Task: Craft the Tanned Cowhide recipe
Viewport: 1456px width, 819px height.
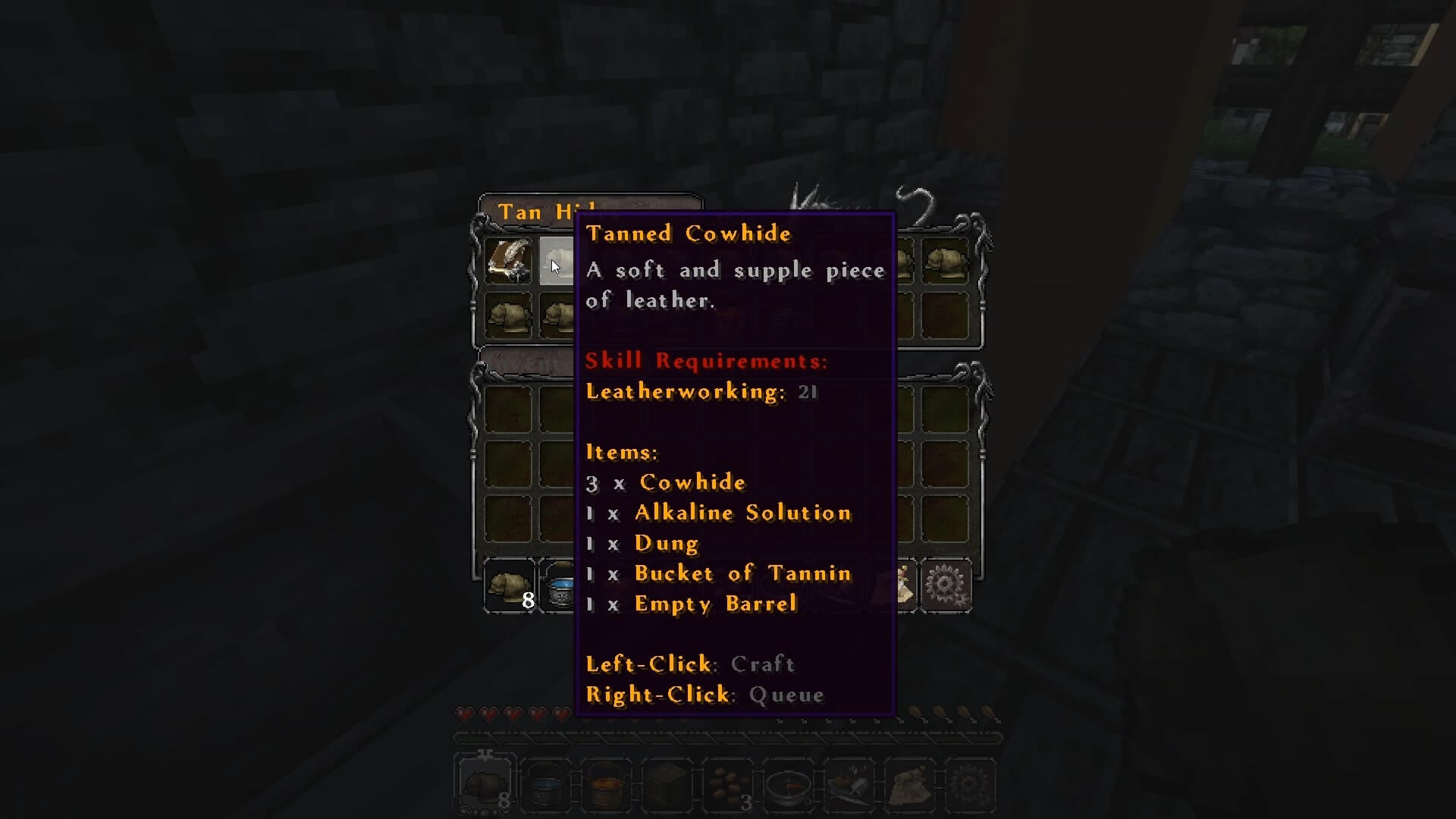Action: coord(557,261)
